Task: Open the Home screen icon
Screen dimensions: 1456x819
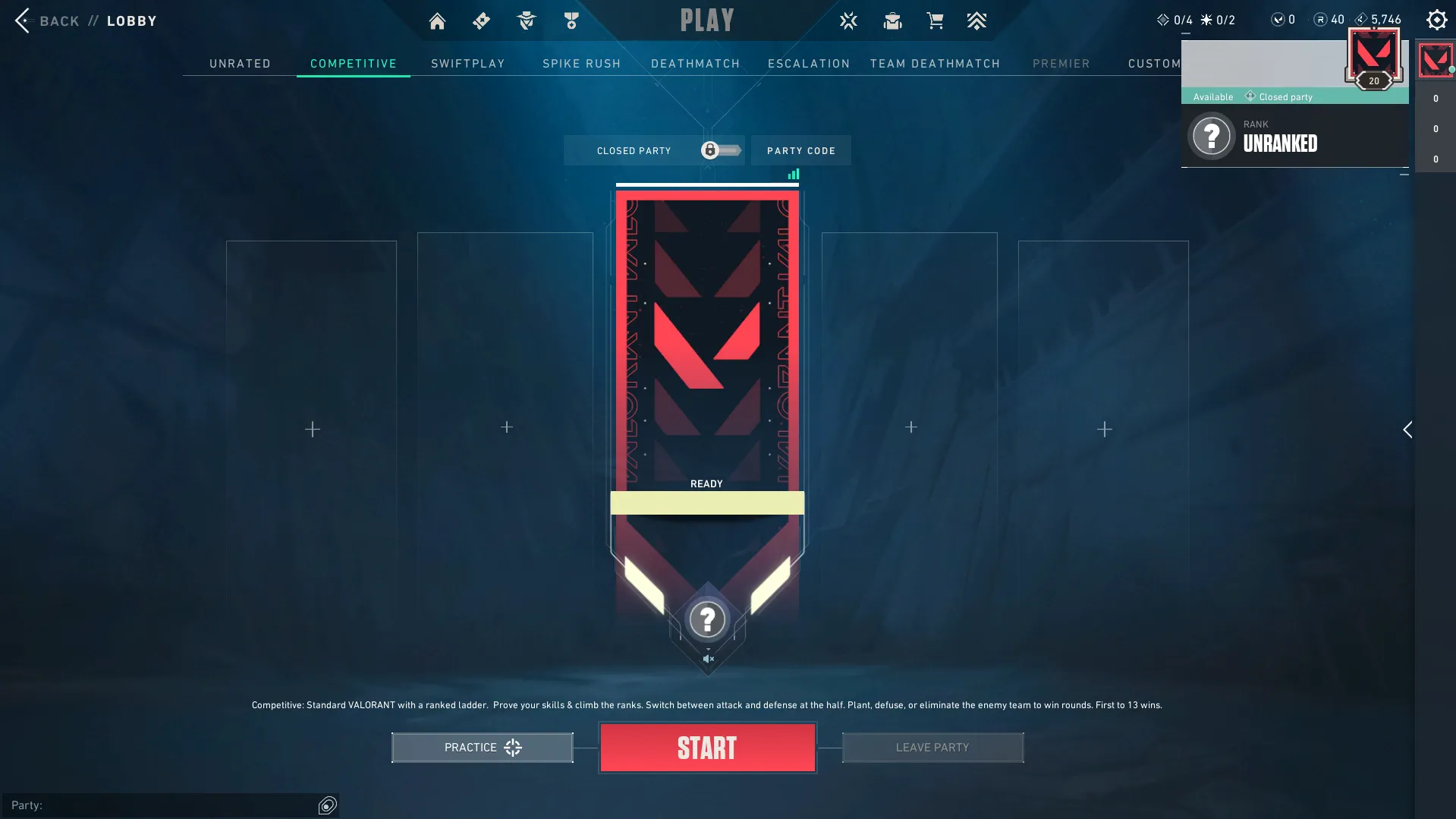Action: [437, 20]
